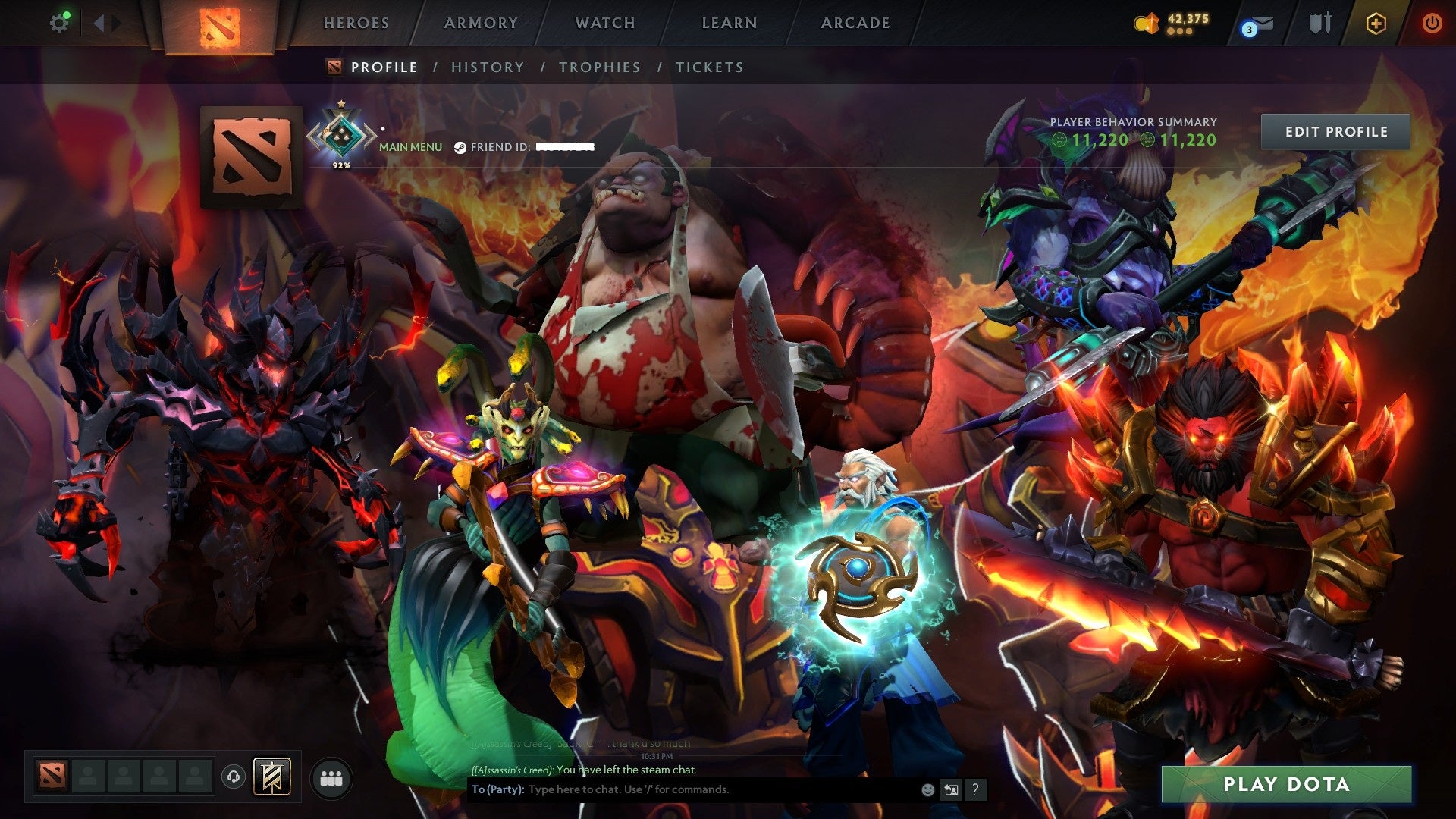Open the rank medal emblem near Main Menu
The width and height of the screenshot is (1456, 819).
[342, 135]
